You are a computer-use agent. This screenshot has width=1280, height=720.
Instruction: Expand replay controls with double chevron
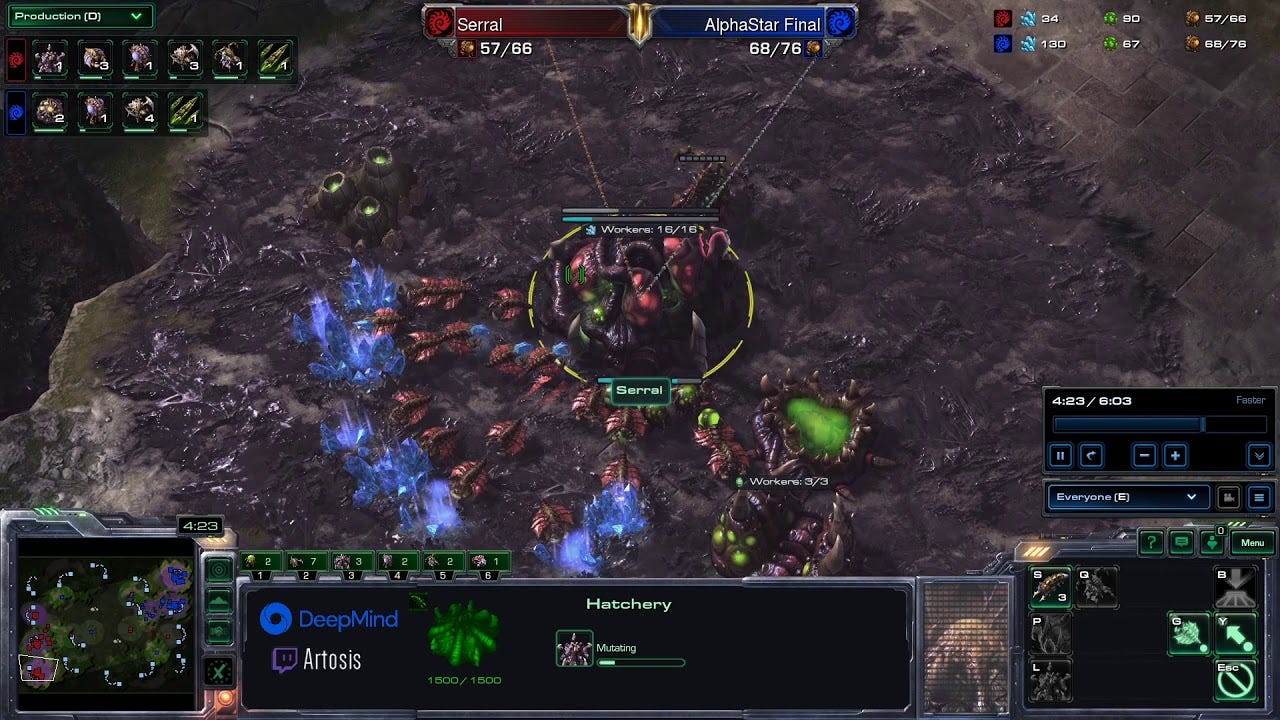coord(1260,457)
